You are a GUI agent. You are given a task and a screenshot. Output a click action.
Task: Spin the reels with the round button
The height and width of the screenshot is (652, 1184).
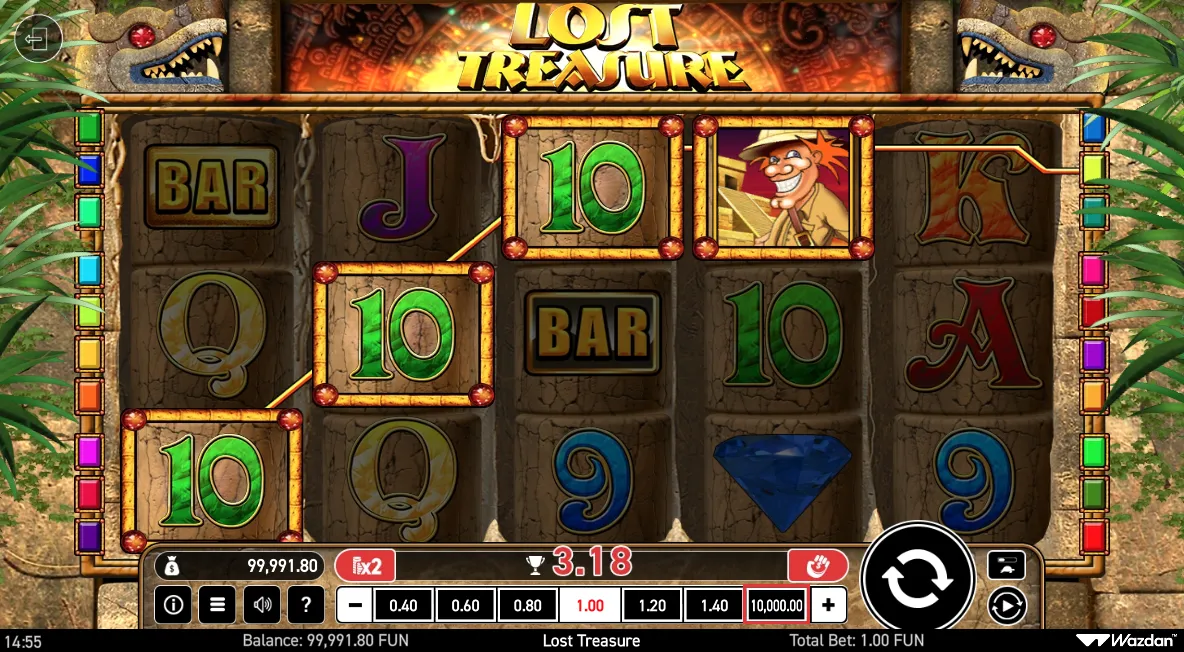point(917,579)
